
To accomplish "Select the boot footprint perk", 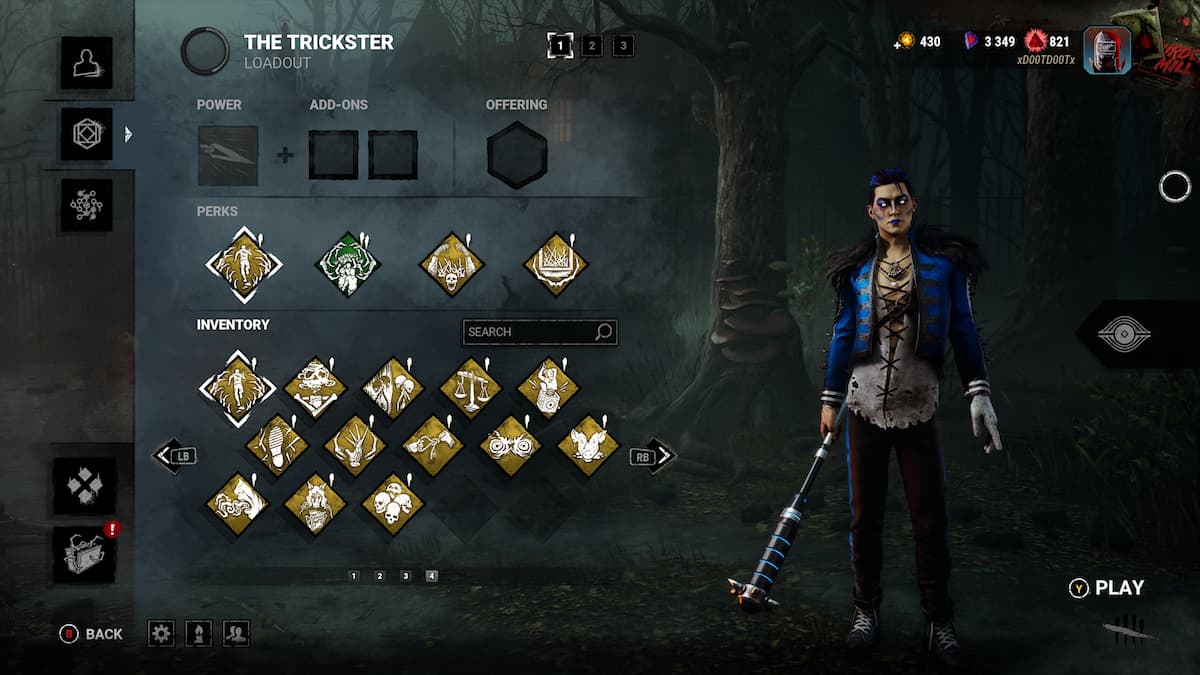I will point(277,446).
